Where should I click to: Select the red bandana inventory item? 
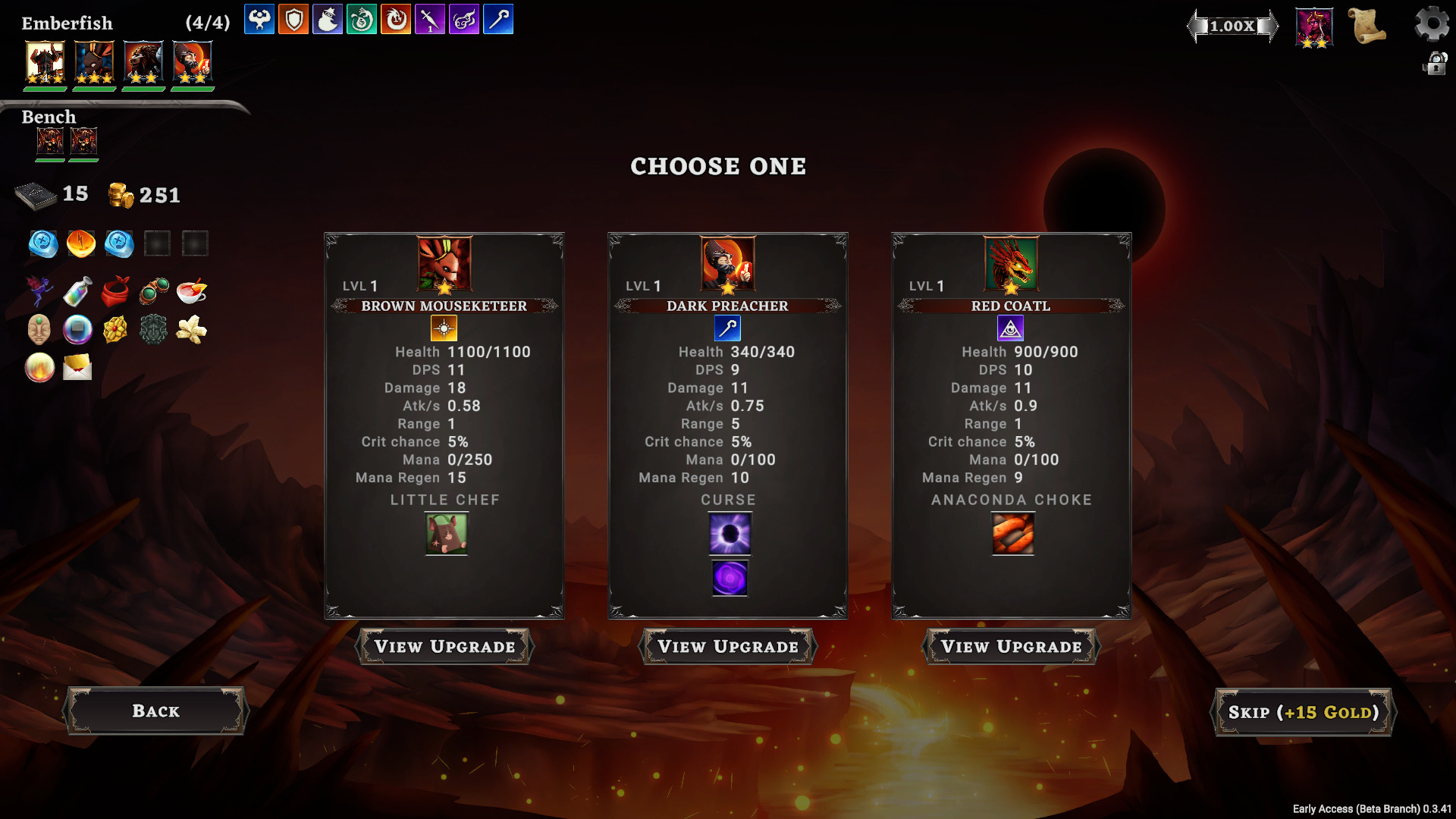(115, 292)
